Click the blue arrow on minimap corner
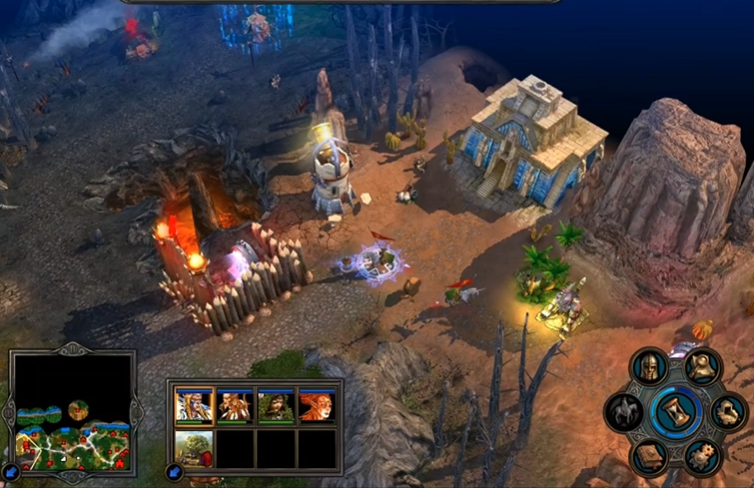 [x=11, y=470]
